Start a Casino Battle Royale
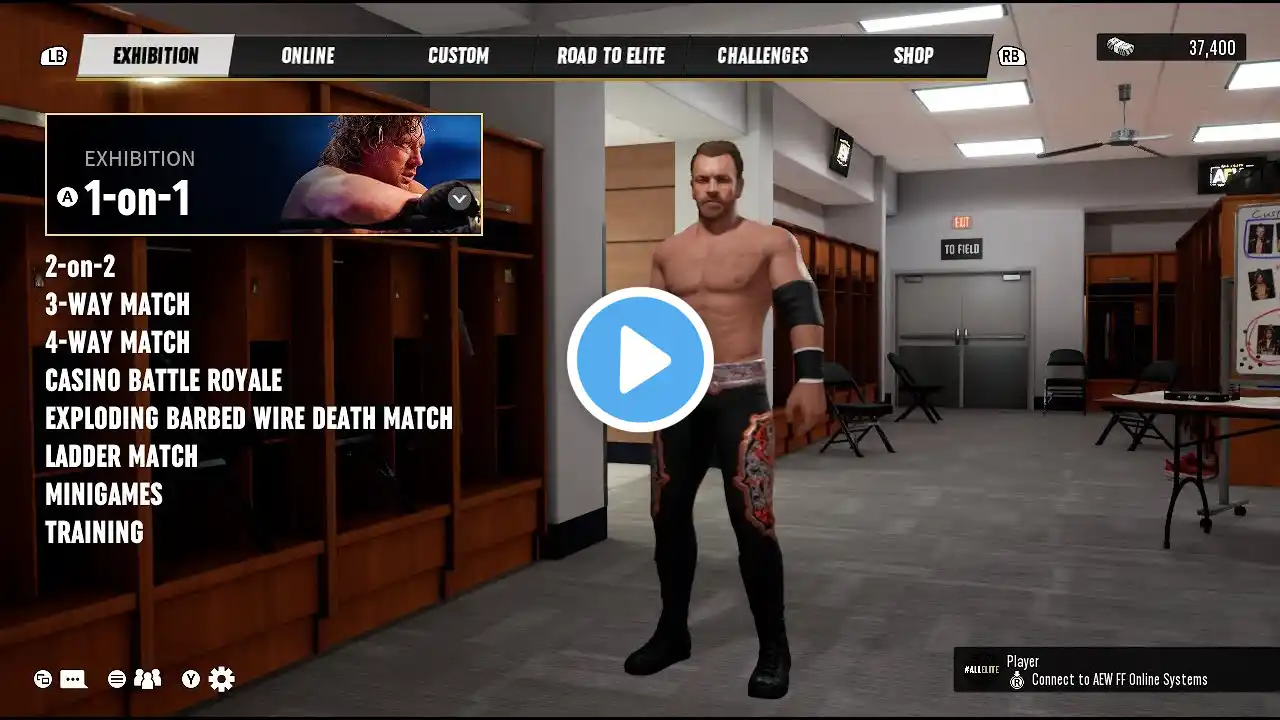The image size is (1280, 720). pos(163,381)
